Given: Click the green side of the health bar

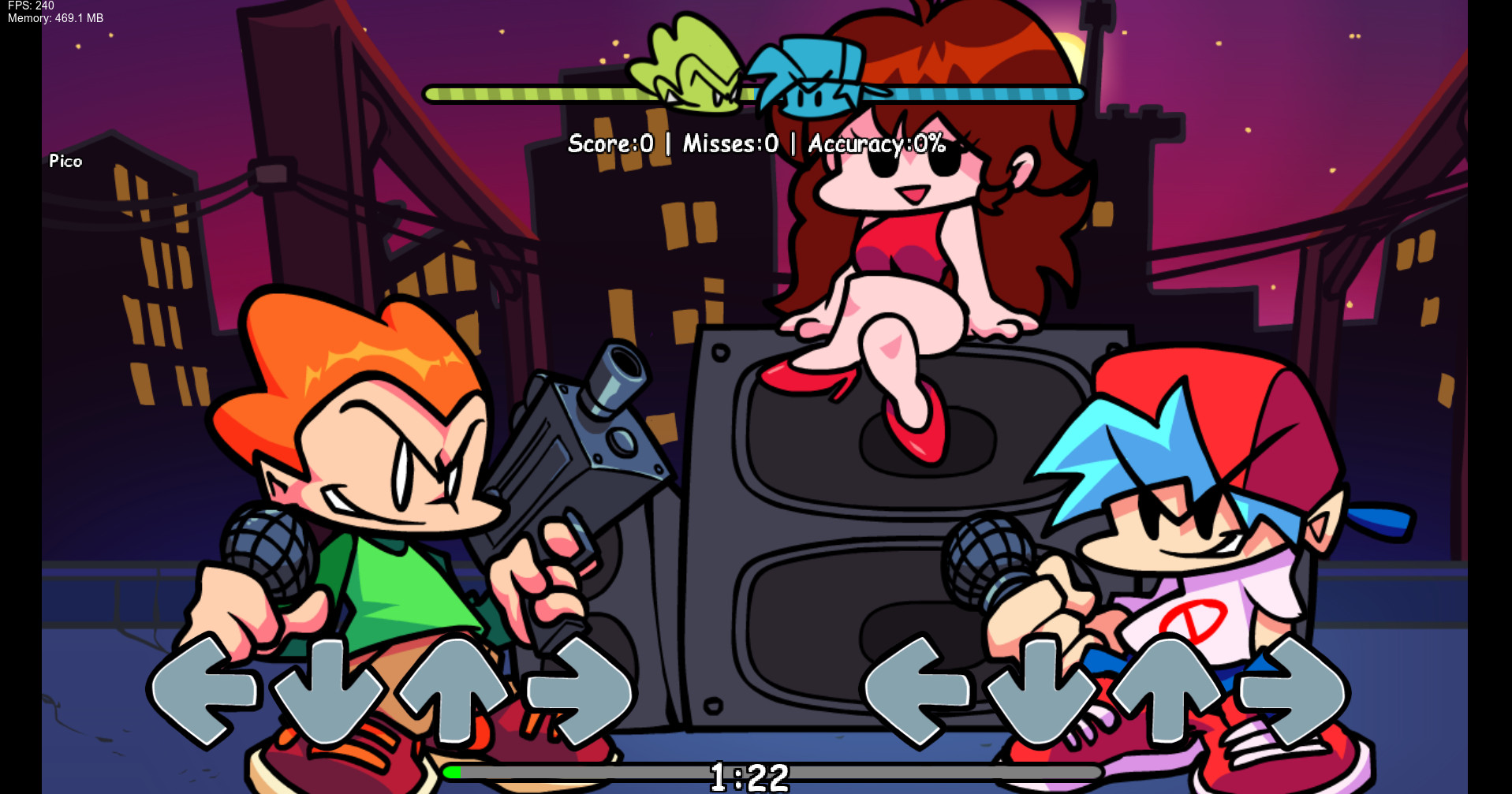Looking at the screenshot, I should pos(552,91).
